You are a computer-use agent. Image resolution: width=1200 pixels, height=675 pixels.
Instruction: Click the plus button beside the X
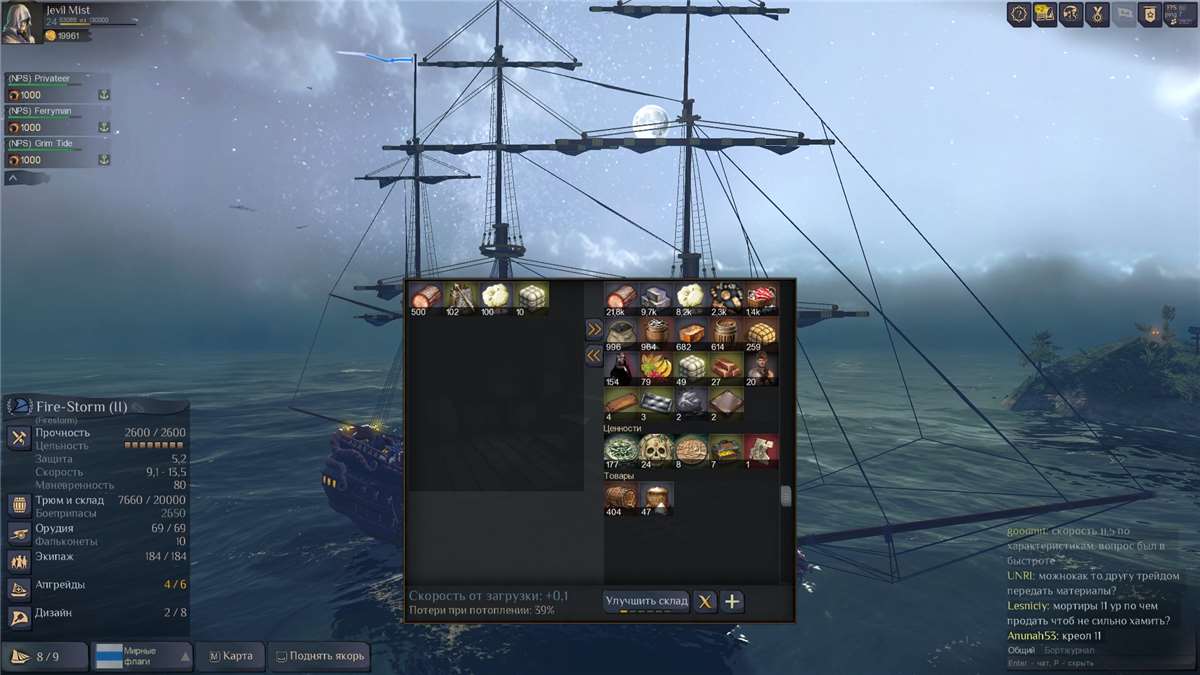[x=732, y=601]
